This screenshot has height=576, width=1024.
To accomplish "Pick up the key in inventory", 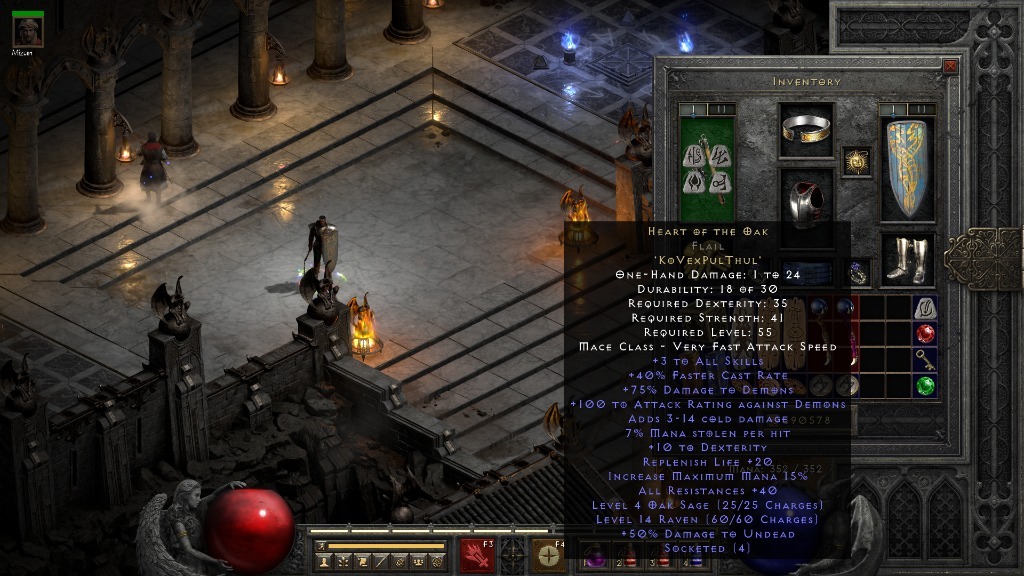I will point(925,360).
